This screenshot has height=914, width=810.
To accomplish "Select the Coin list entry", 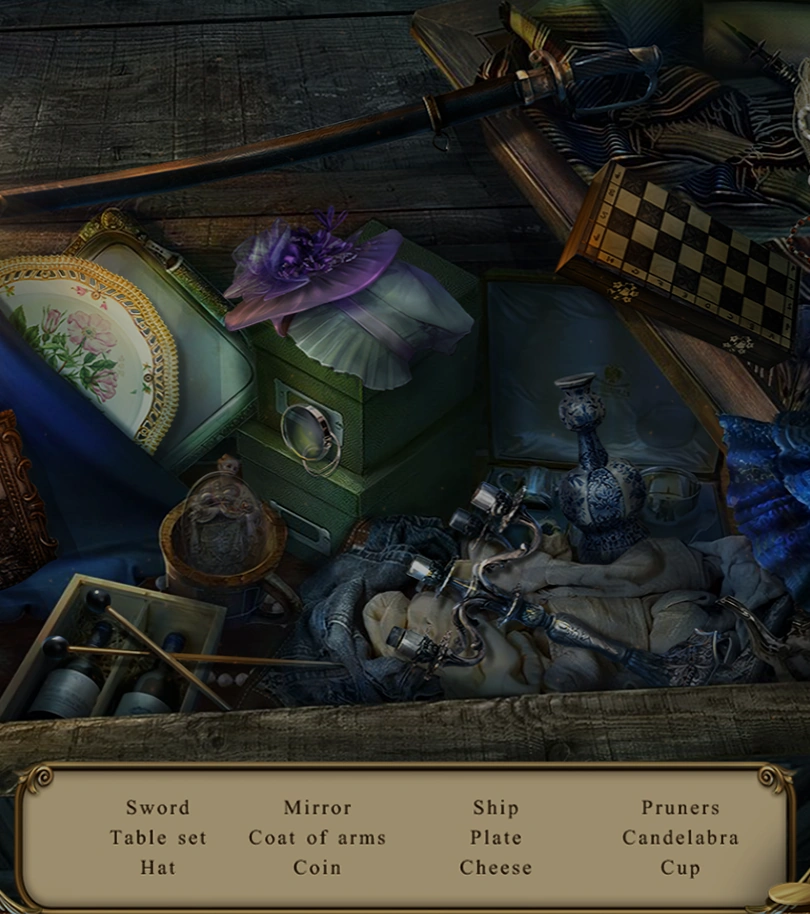I will click(317, 868).
